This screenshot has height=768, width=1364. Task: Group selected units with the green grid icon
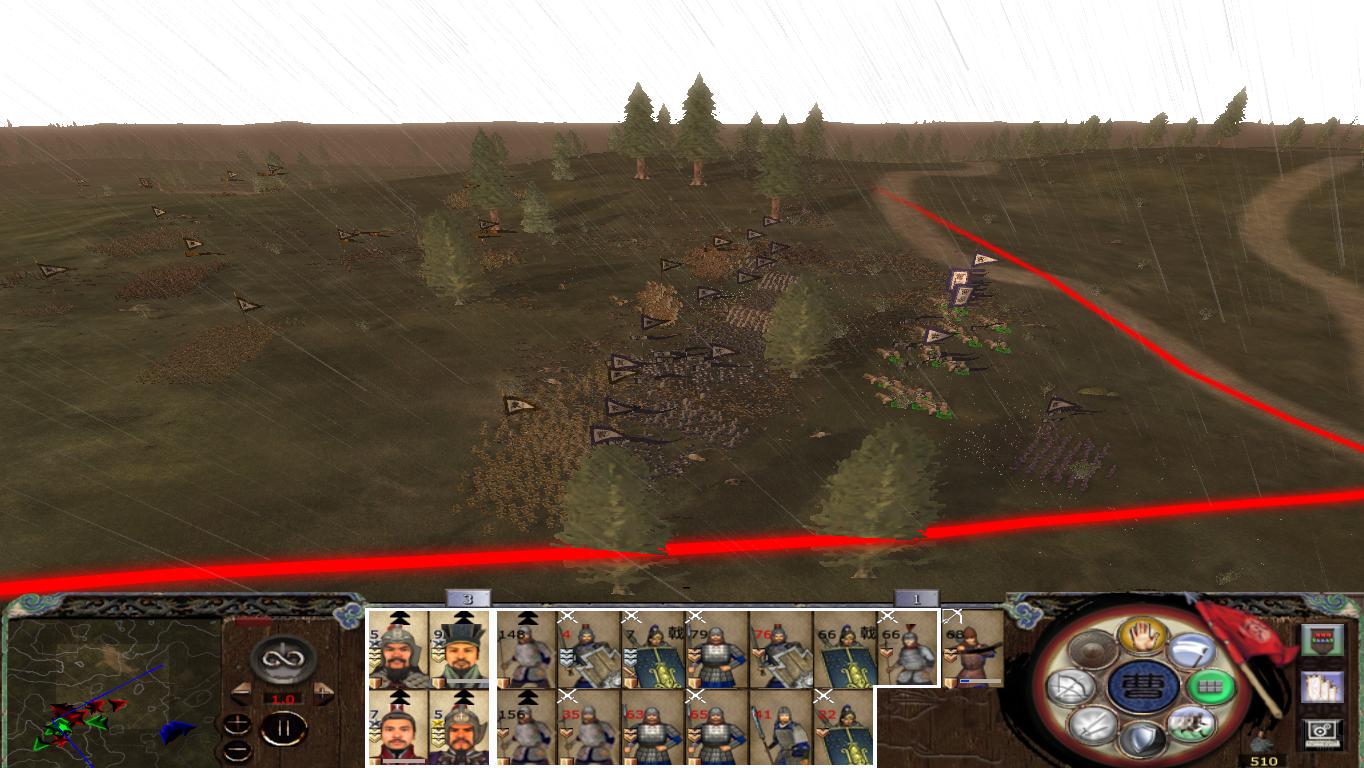[1210, 688]
